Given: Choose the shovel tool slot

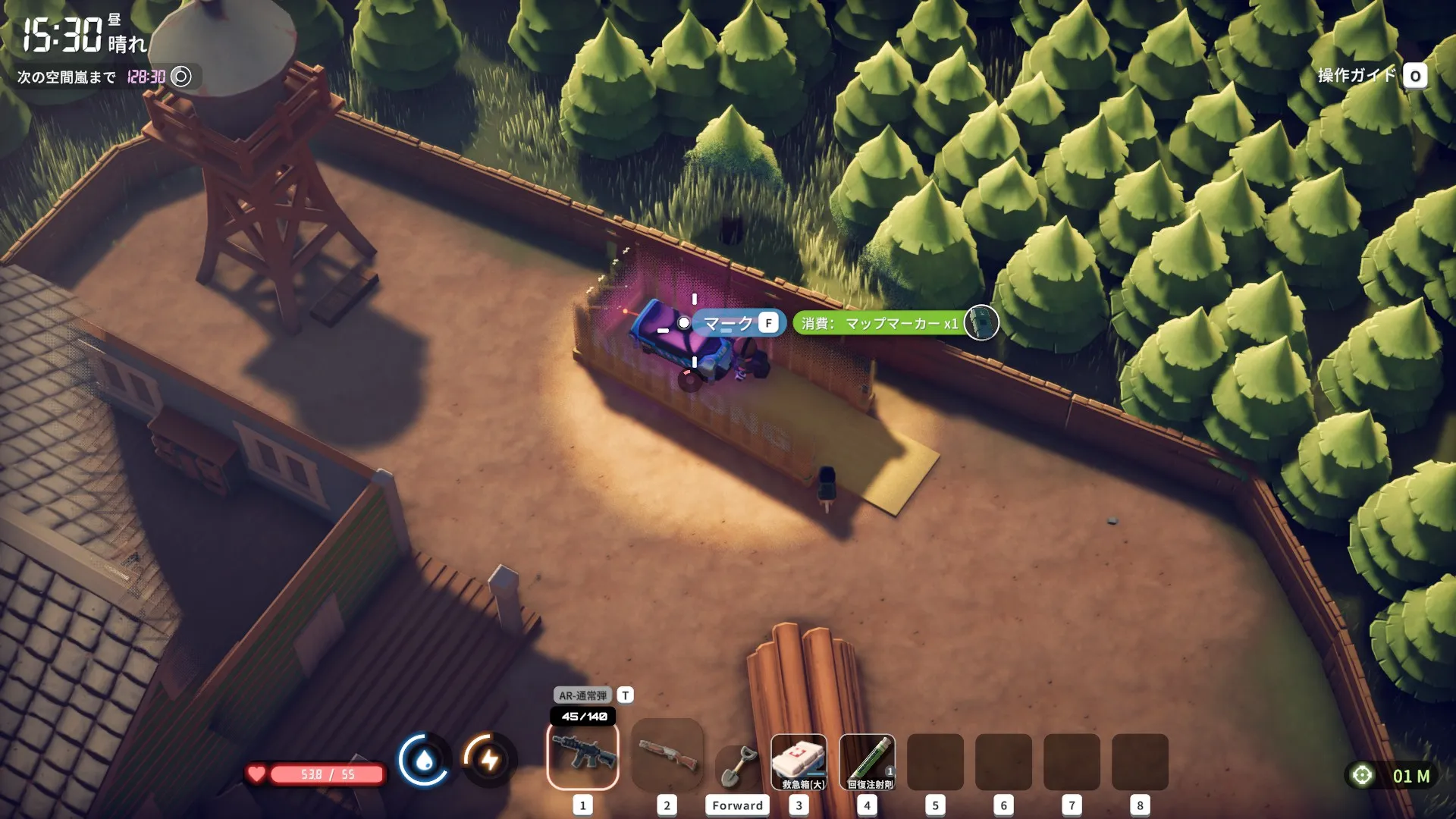Looking at the screenshot, I should click(736, 766).
